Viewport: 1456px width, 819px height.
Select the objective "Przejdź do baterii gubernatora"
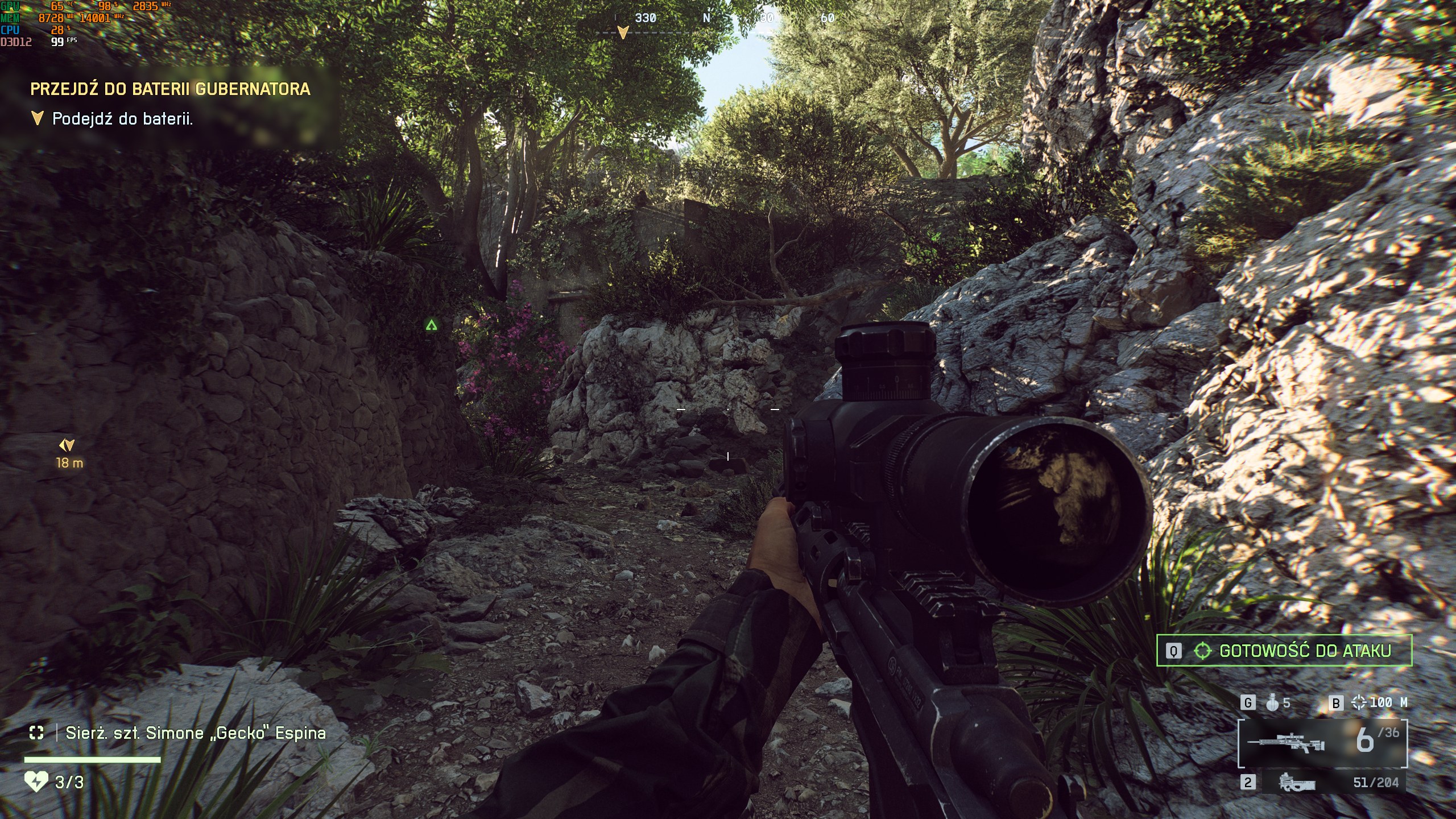(x=170, y=89)
